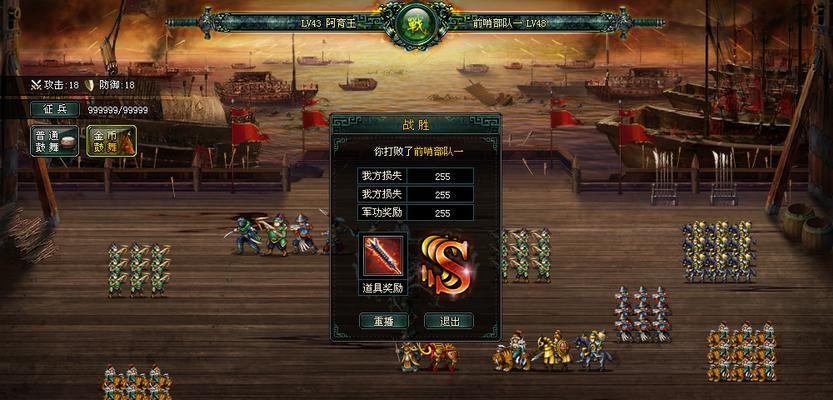Activate the 金币鼓舞 gold inspire button
The height and width of the screenshot is (400, 833).
point(111,141)
